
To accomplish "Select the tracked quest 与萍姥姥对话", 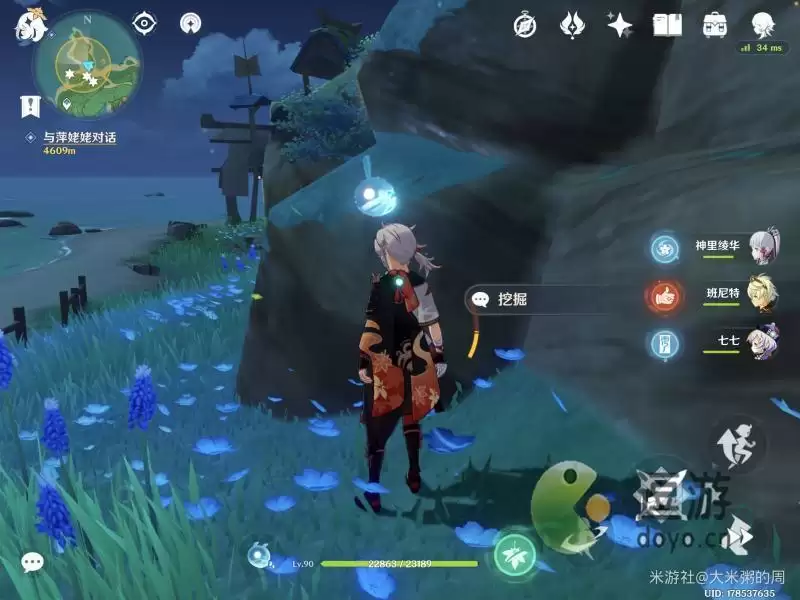I will (x=79, y=138).
